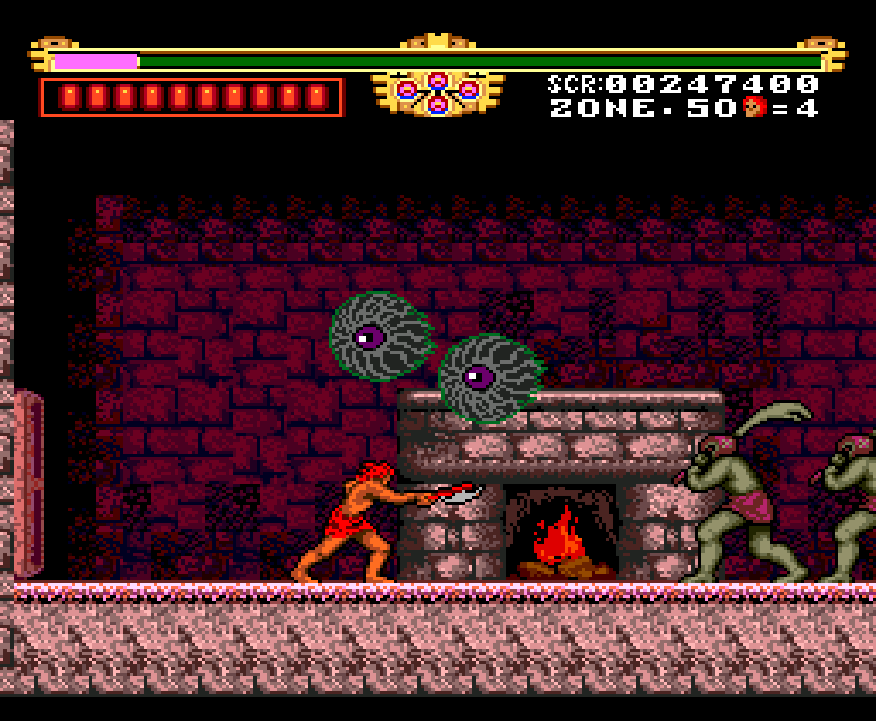Viewport: 876px width, 721px height.
Task: Select the red-haired hero lives icon
Action: (x=755, y=107)
